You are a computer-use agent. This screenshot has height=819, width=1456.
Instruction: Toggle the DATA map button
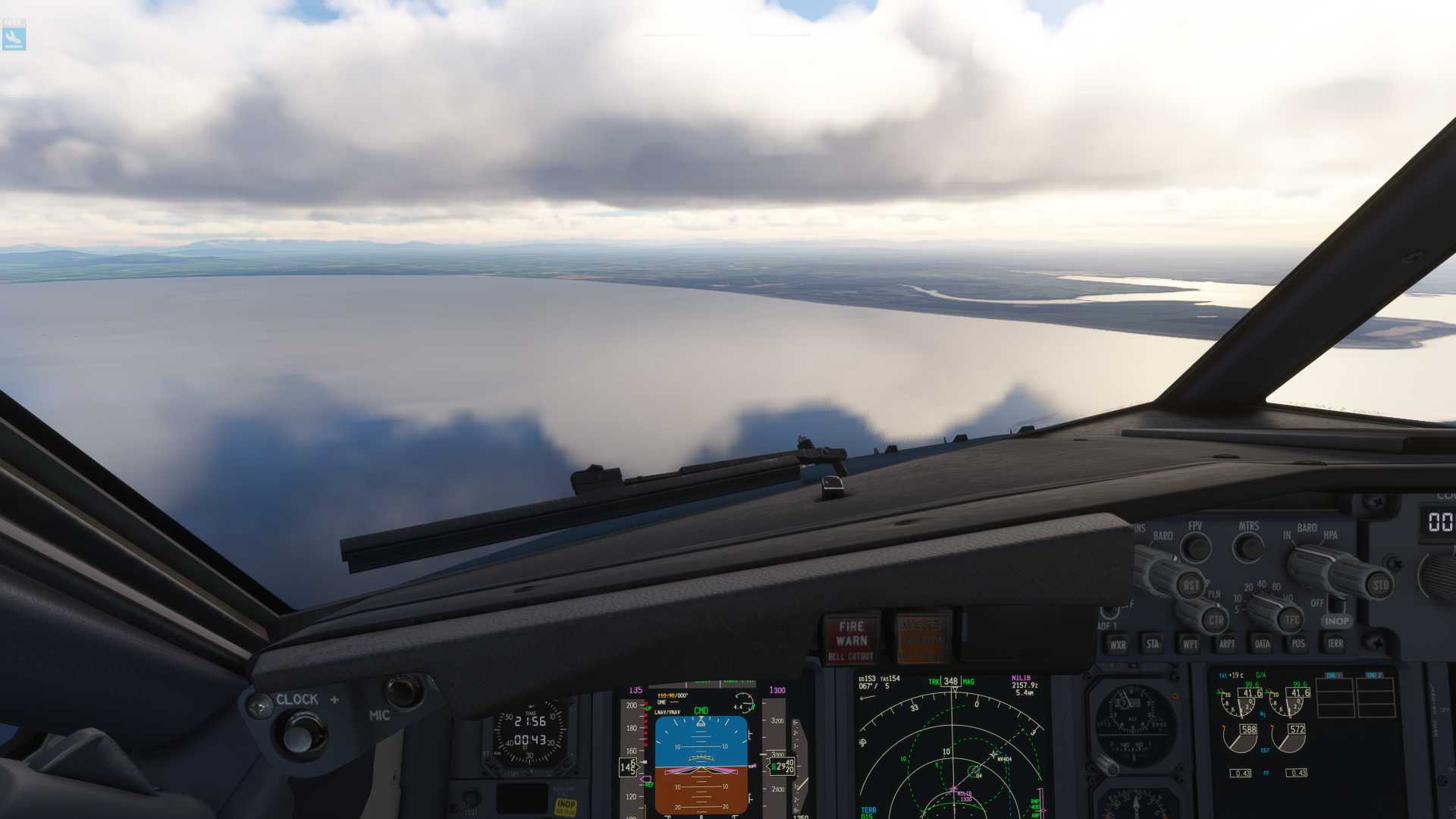(1263, 644)
